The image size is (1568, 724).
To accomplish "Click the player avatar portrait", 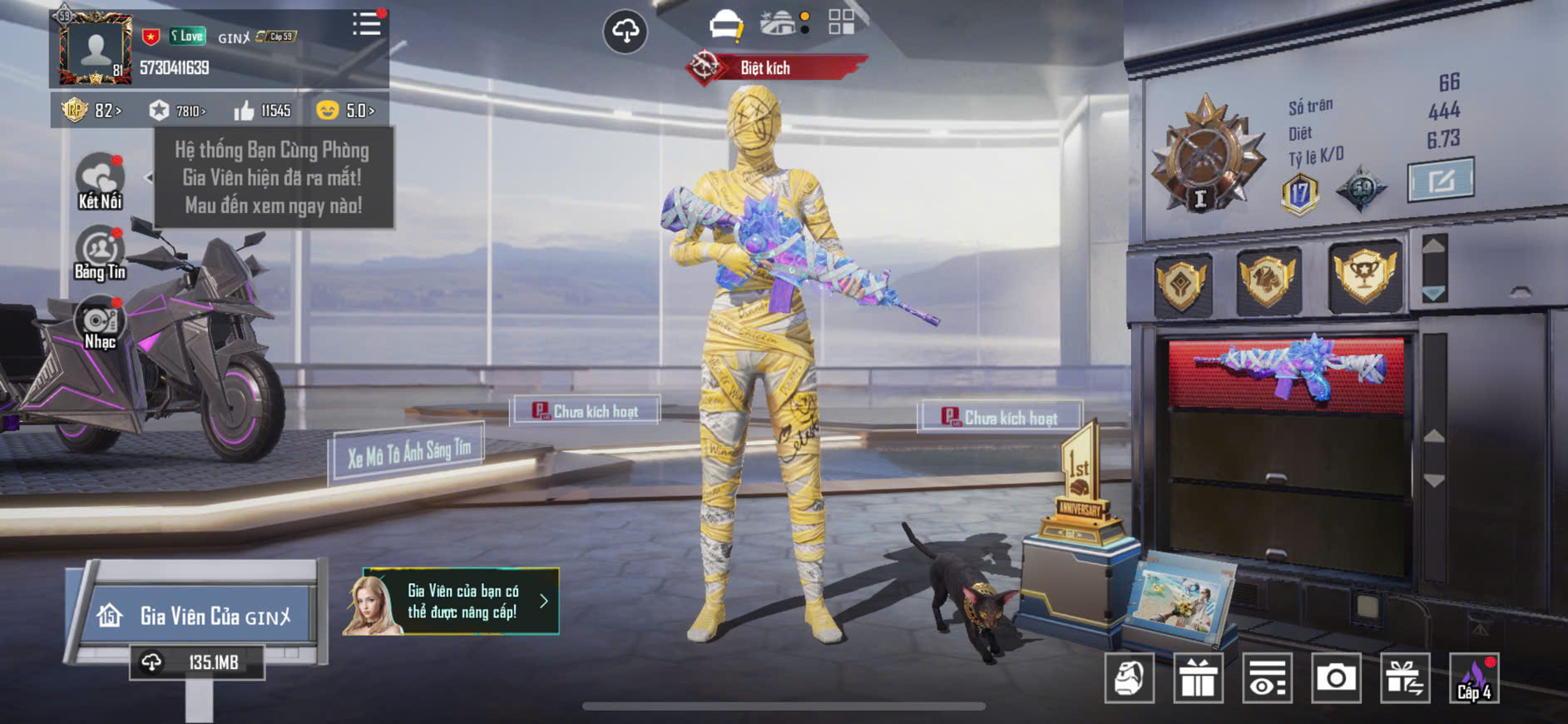I will tap(95, 48).
